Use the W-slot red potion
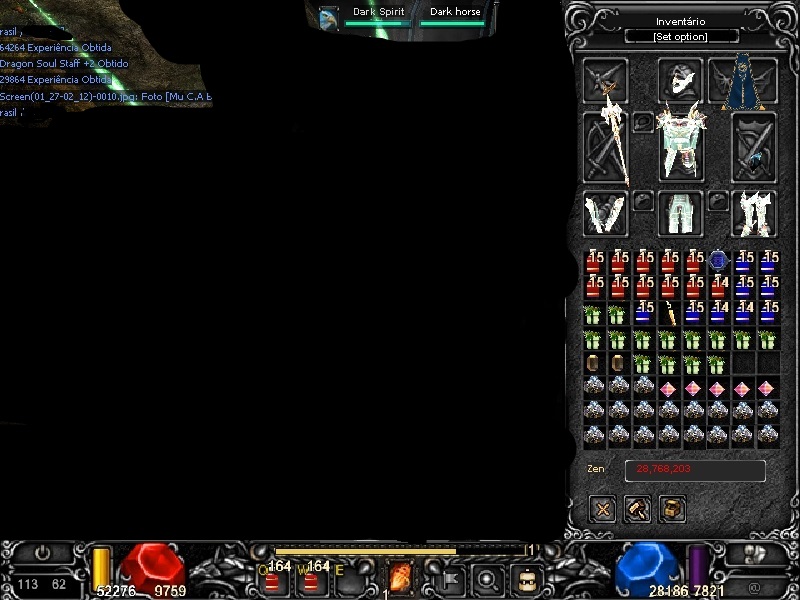Image resolution: width=800 pixels, height=600 pixels. (312, 578)
